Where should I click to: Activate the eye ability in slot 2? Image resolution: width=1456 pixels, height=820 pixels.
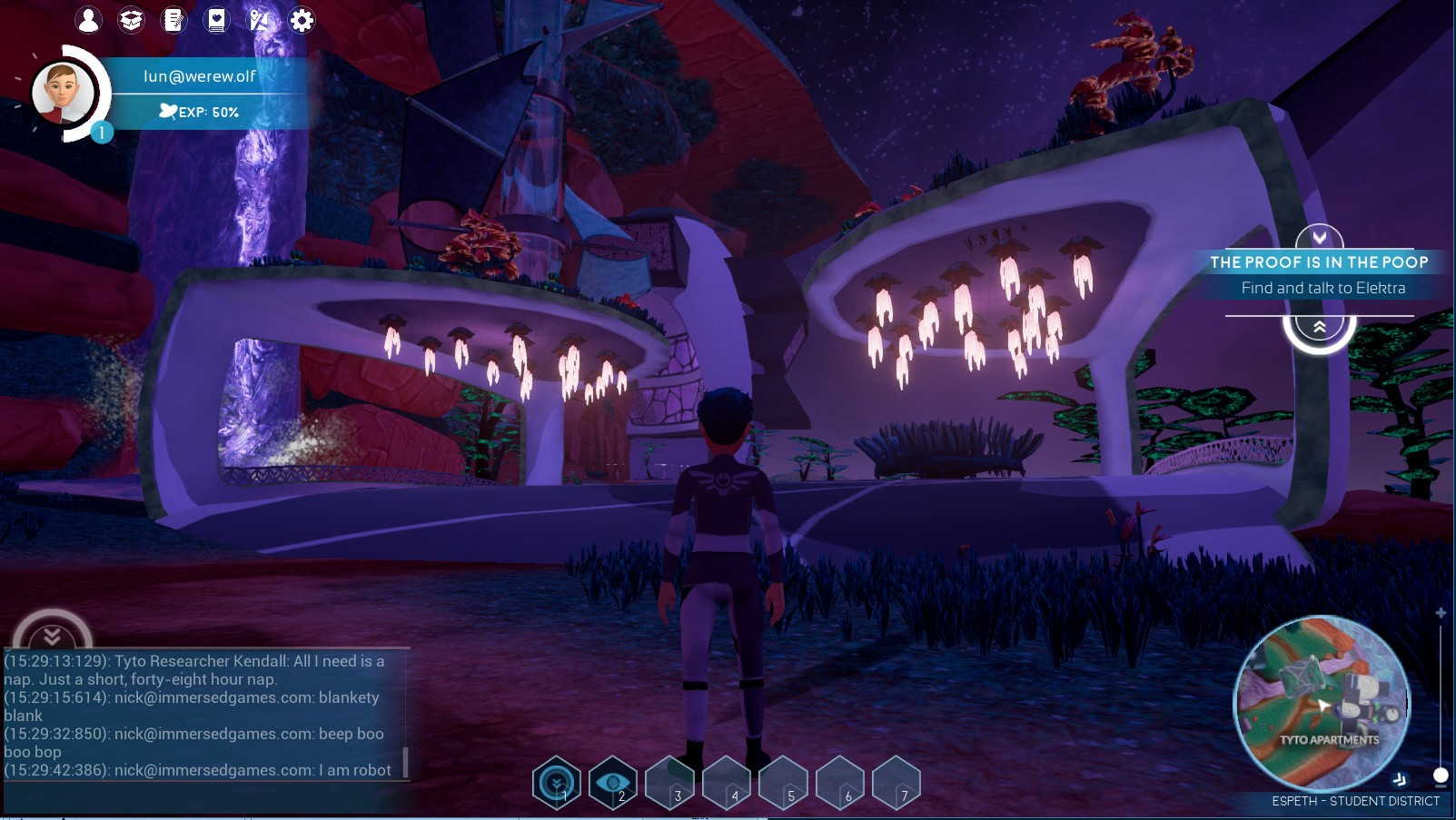click(613, 783)
